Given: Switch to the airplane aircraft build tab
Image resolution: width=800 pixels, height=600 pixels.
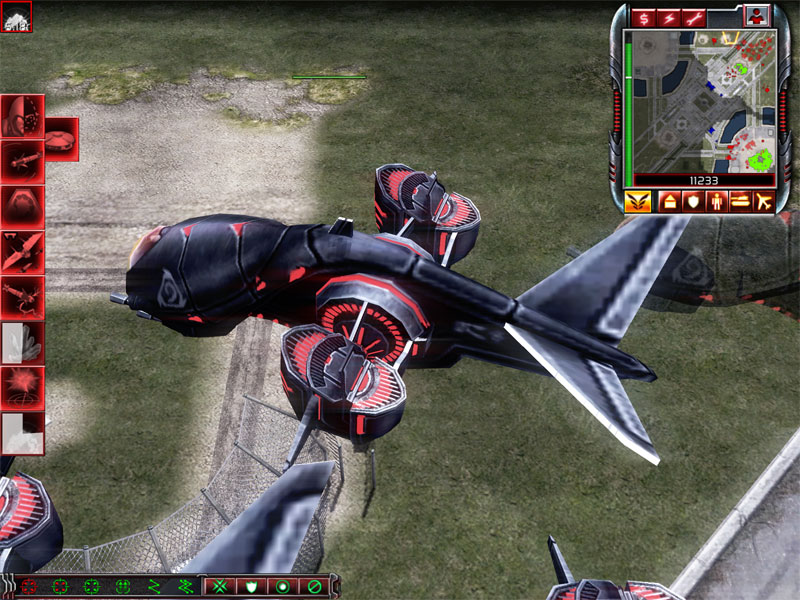Looking at the screenshot, I should (x=764, y=202).
